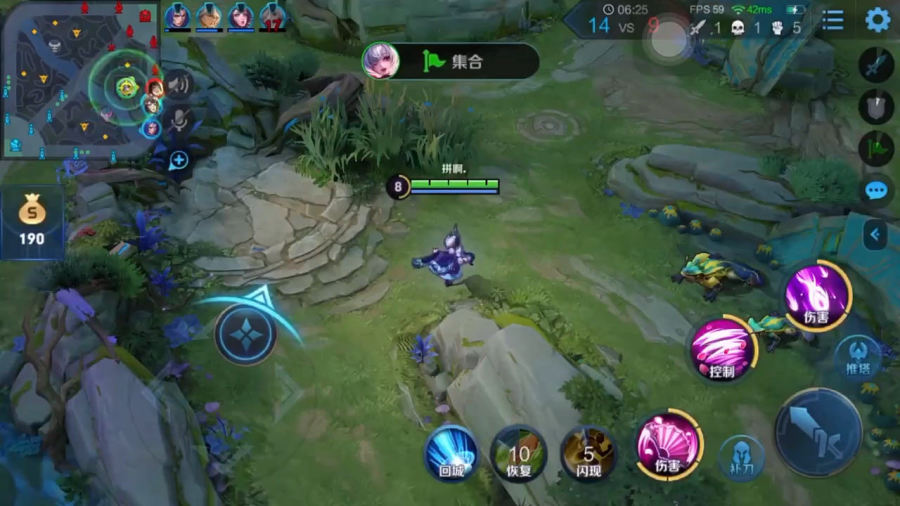The width and height of the screenshot is (900, 506).
Task: Use the 闪现 flash spell
Action: [x=588, y=451]
